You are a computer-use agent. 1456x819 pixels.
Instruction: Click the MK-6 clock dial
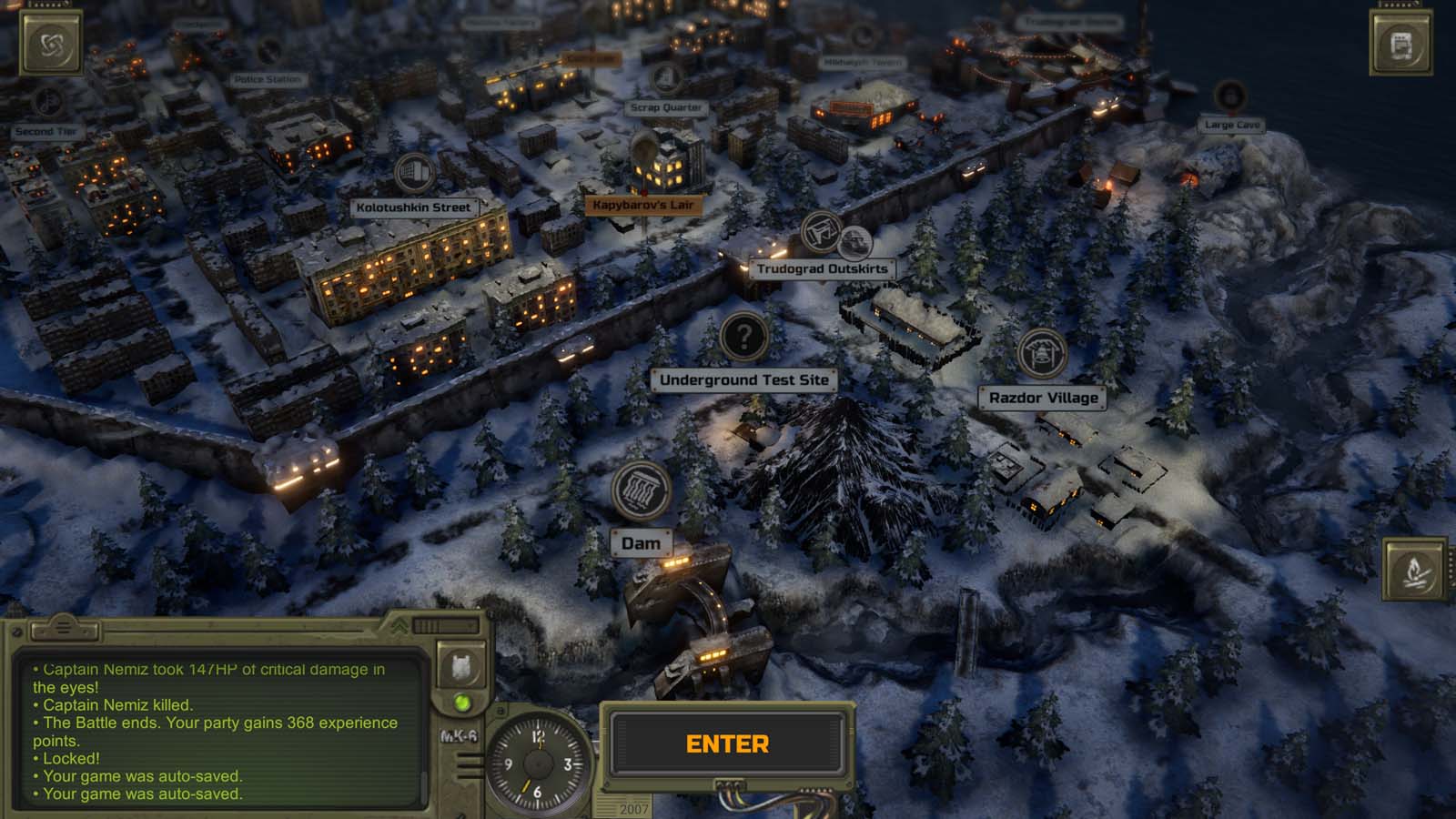536,764
